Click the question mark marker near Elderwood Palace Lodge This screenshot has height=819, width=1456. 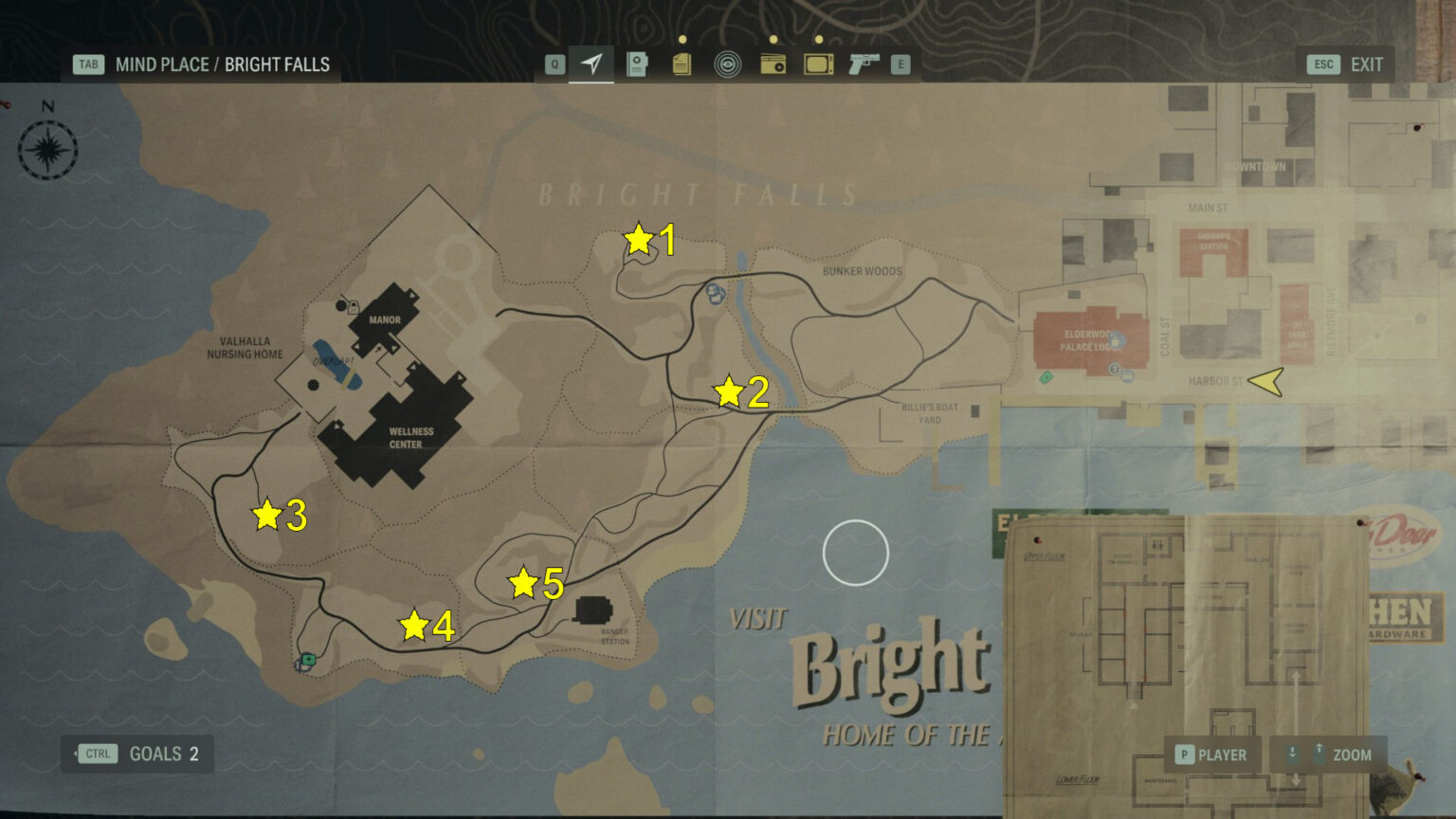(1114, 369)
